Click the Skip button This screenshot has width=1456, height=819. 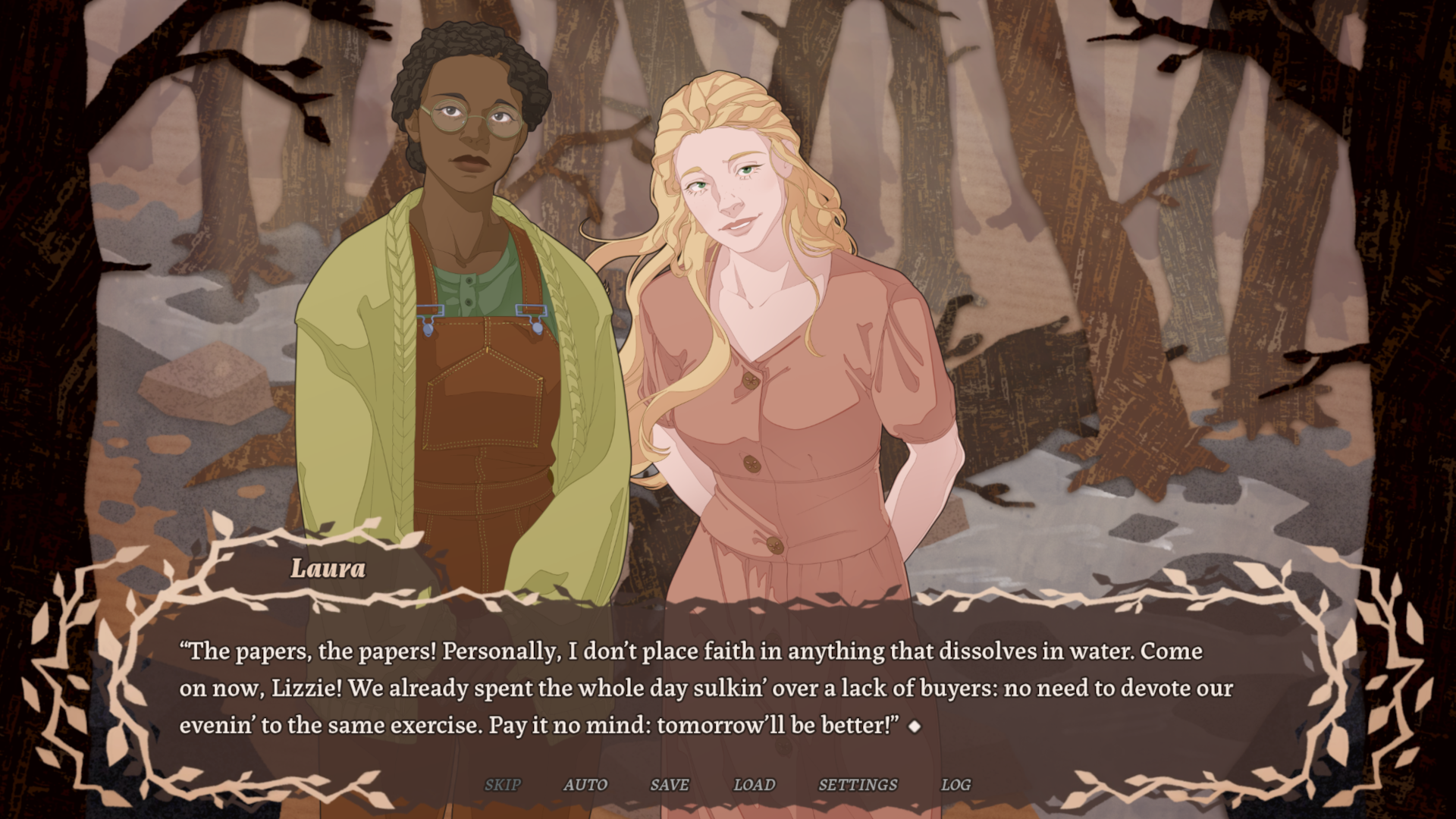[x=503, y=785]
